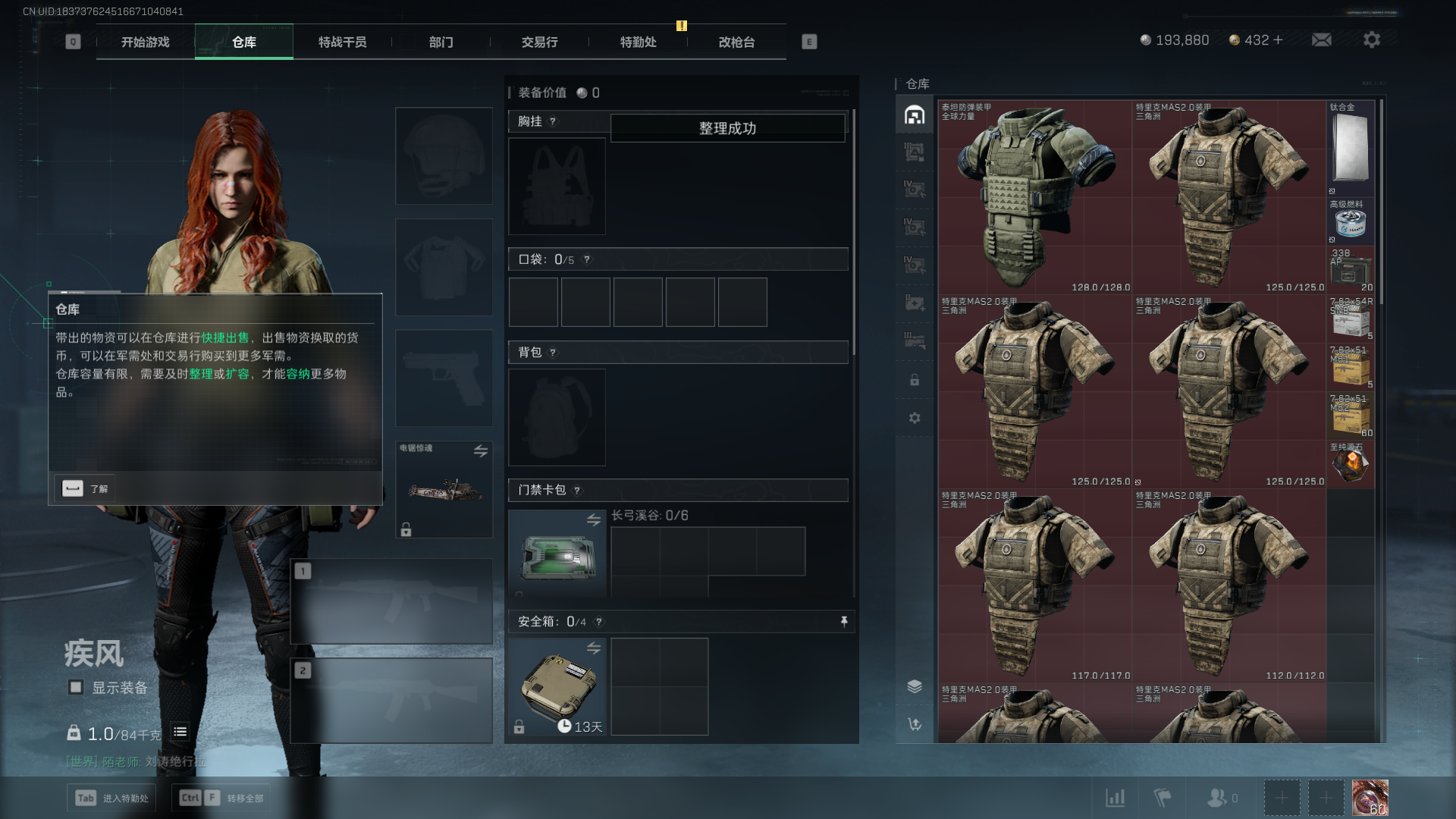Go to the 部门 tab
1456x819 pixels.
point(441,42)
